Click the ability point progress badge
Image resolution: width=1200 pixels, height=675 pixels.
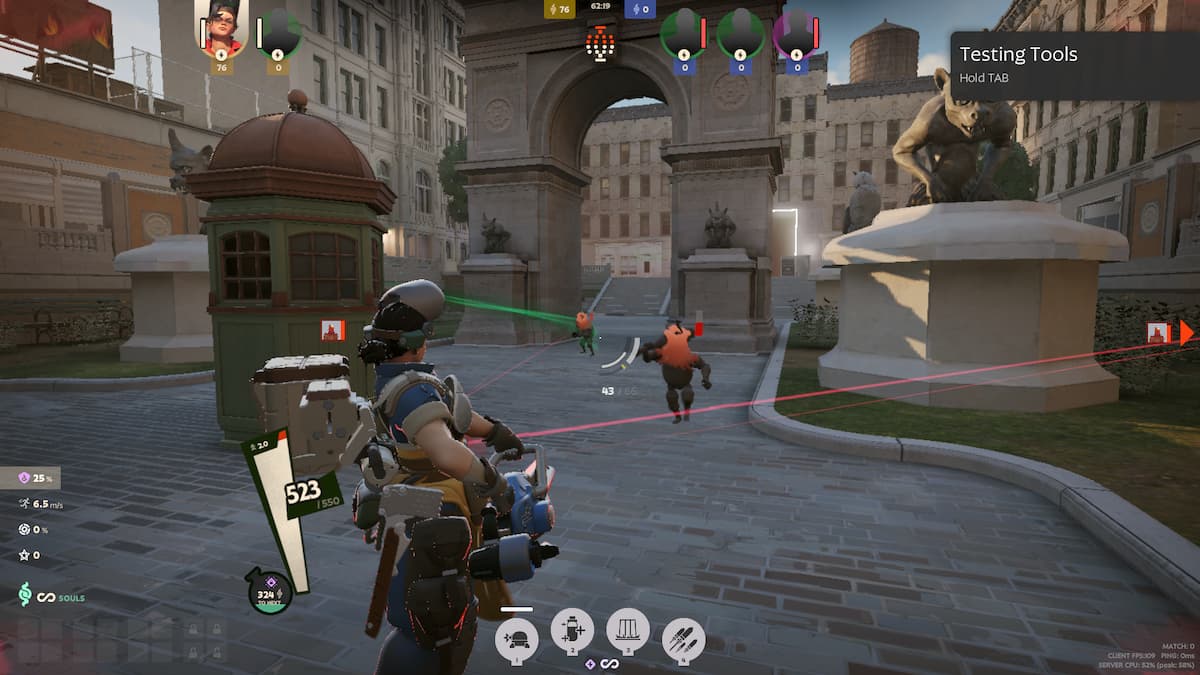(x=270, y=591)
